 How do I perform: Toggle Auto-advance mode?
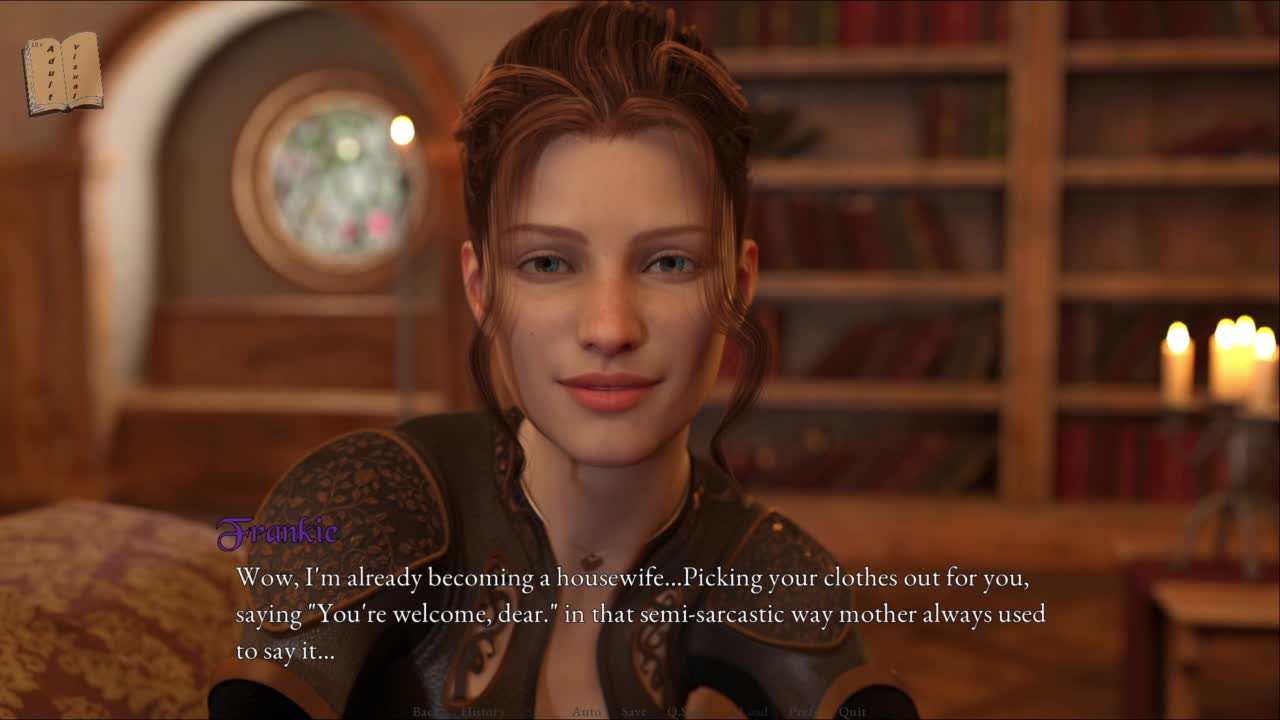(587, 712)
